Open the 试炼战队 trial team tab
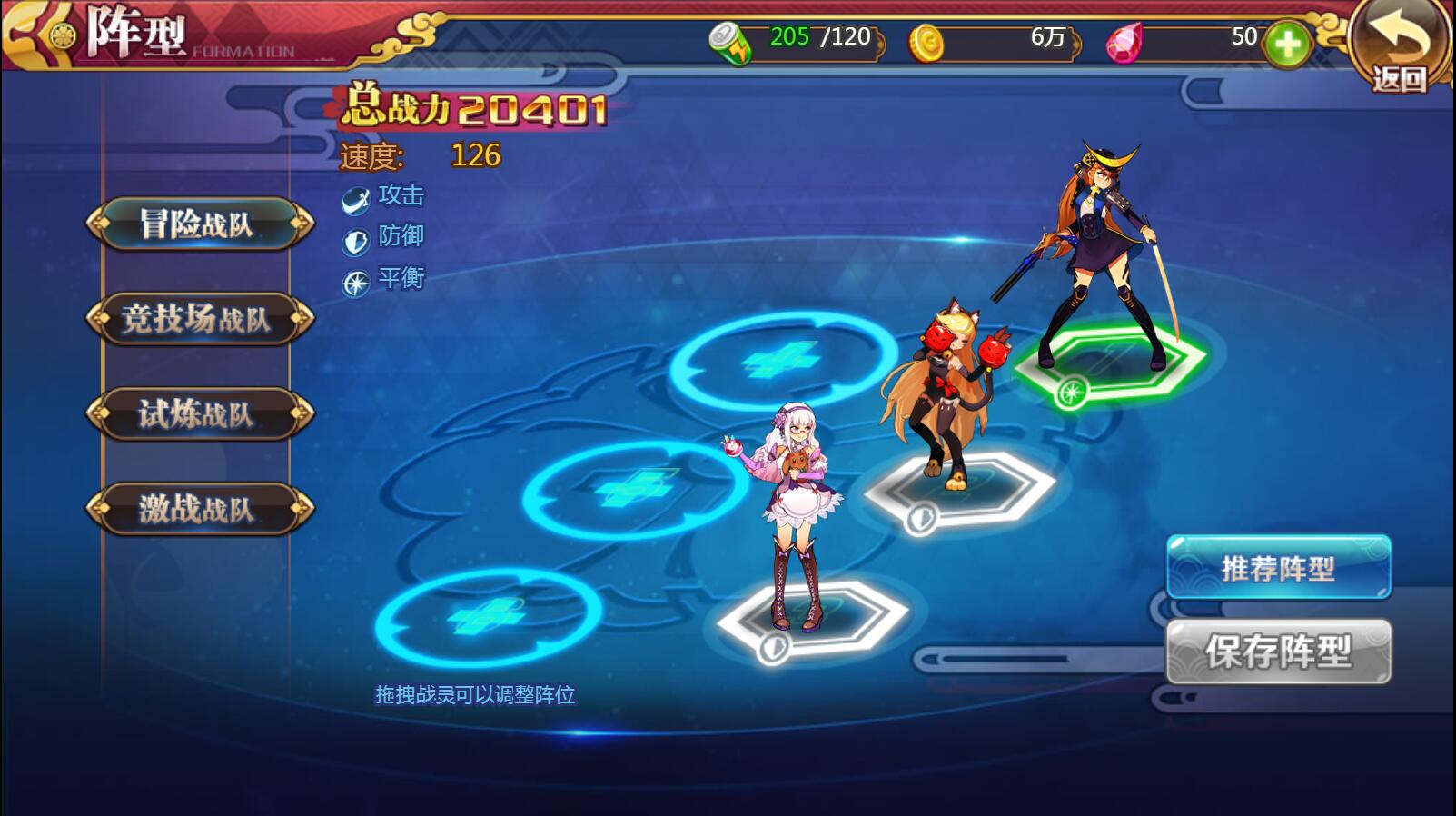The image size is (1456, 816). (199, 414)
